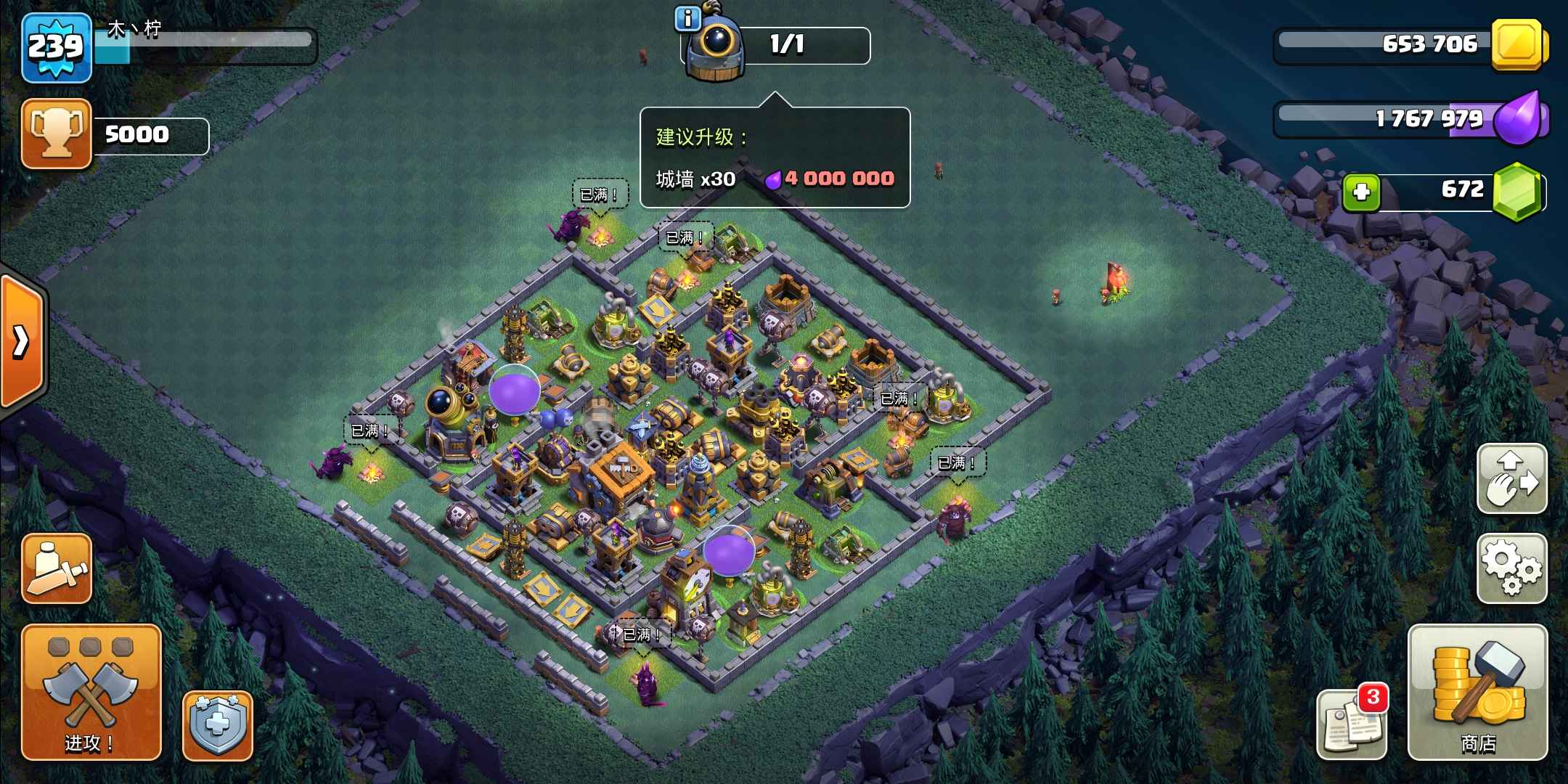The height and width of the screenshot is (784, 1568).
Task: Click the blue info icon on builder
Action: tap(687, 19)
